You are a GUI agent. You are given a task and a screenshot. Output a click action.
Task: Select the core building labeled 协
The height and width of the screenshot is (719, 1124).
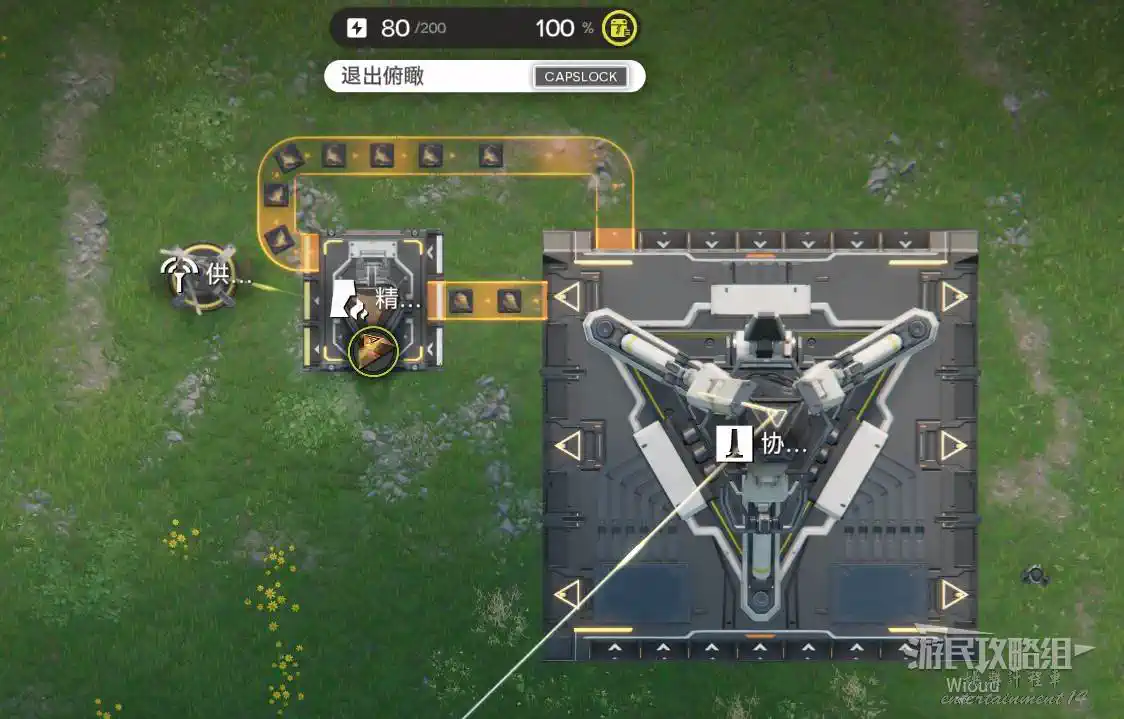click(760, 444)
